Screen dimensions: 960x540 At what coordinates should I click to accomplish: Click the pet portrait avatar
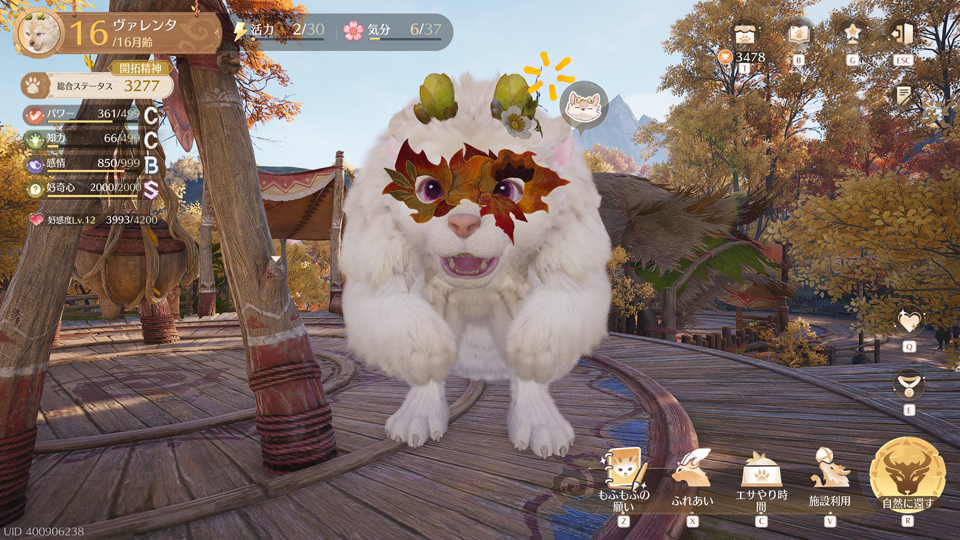click(x=37, y=33)
